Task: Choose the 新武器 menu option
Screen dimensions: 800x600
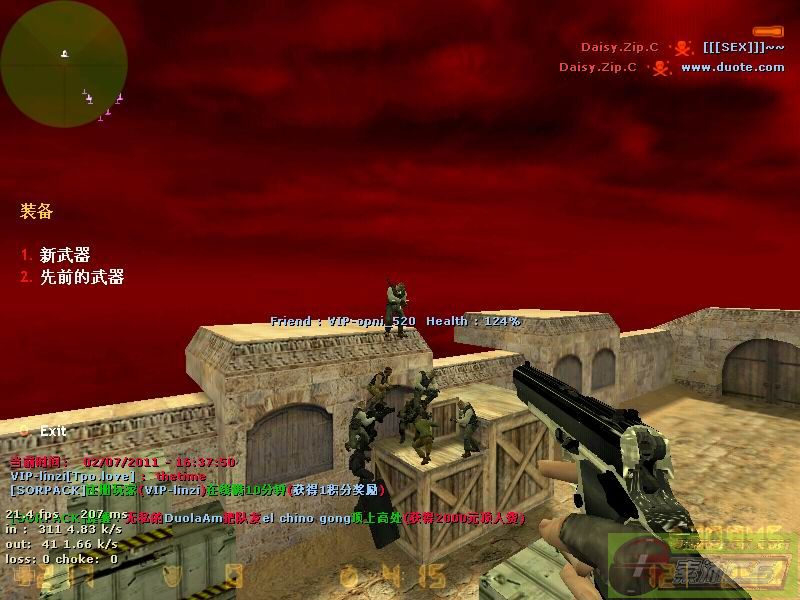Action: (x=64, y=256)
